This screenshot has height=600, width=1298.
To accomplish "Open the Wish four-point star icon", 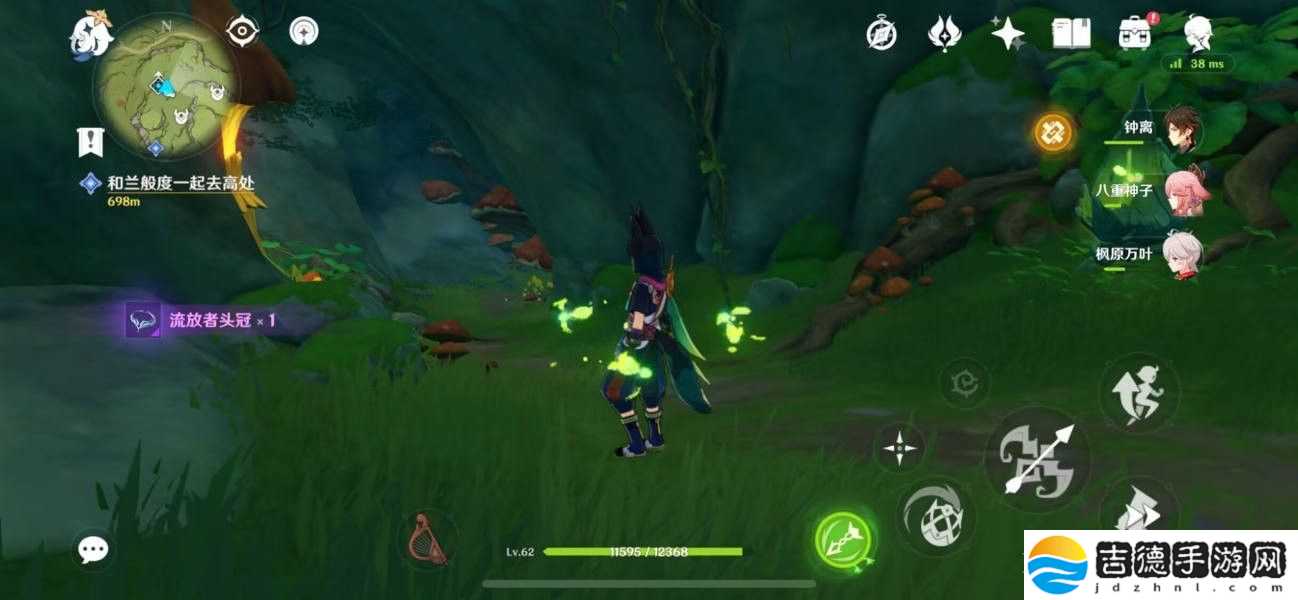I will click(x=1007, y=34).
